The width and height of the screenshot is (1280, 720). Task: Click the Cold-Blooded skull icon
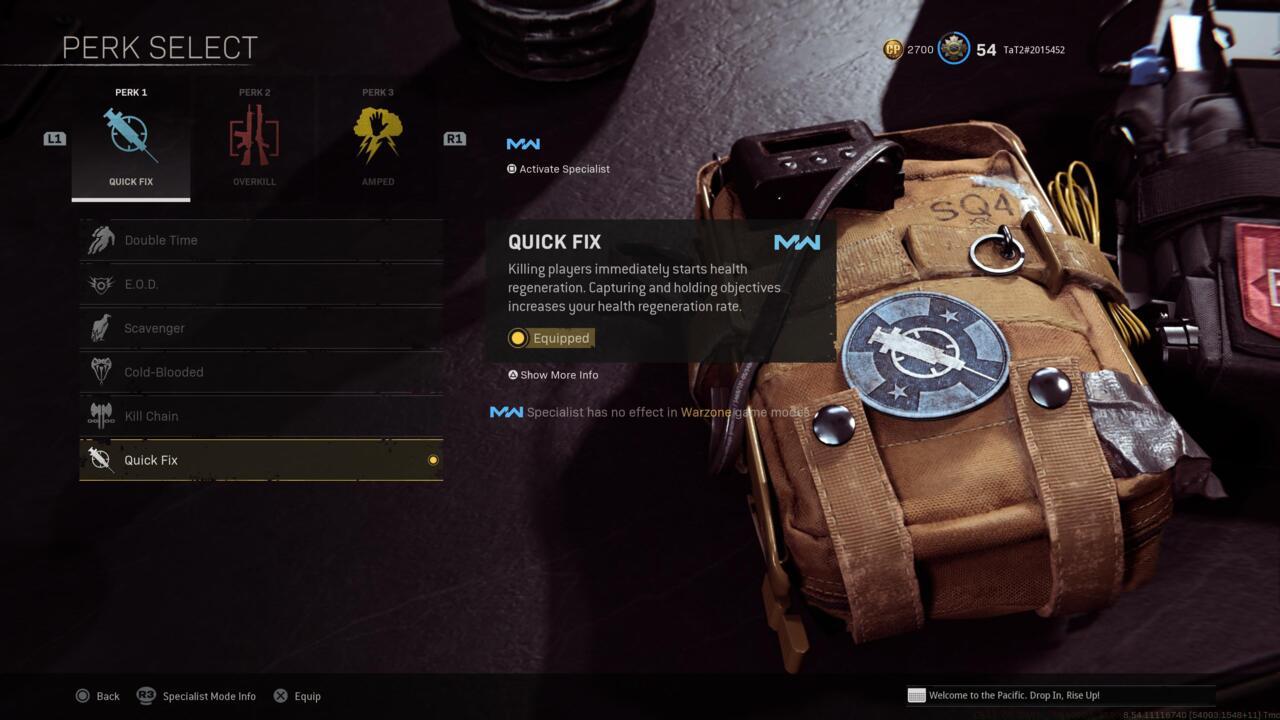[x=101, y=371]
